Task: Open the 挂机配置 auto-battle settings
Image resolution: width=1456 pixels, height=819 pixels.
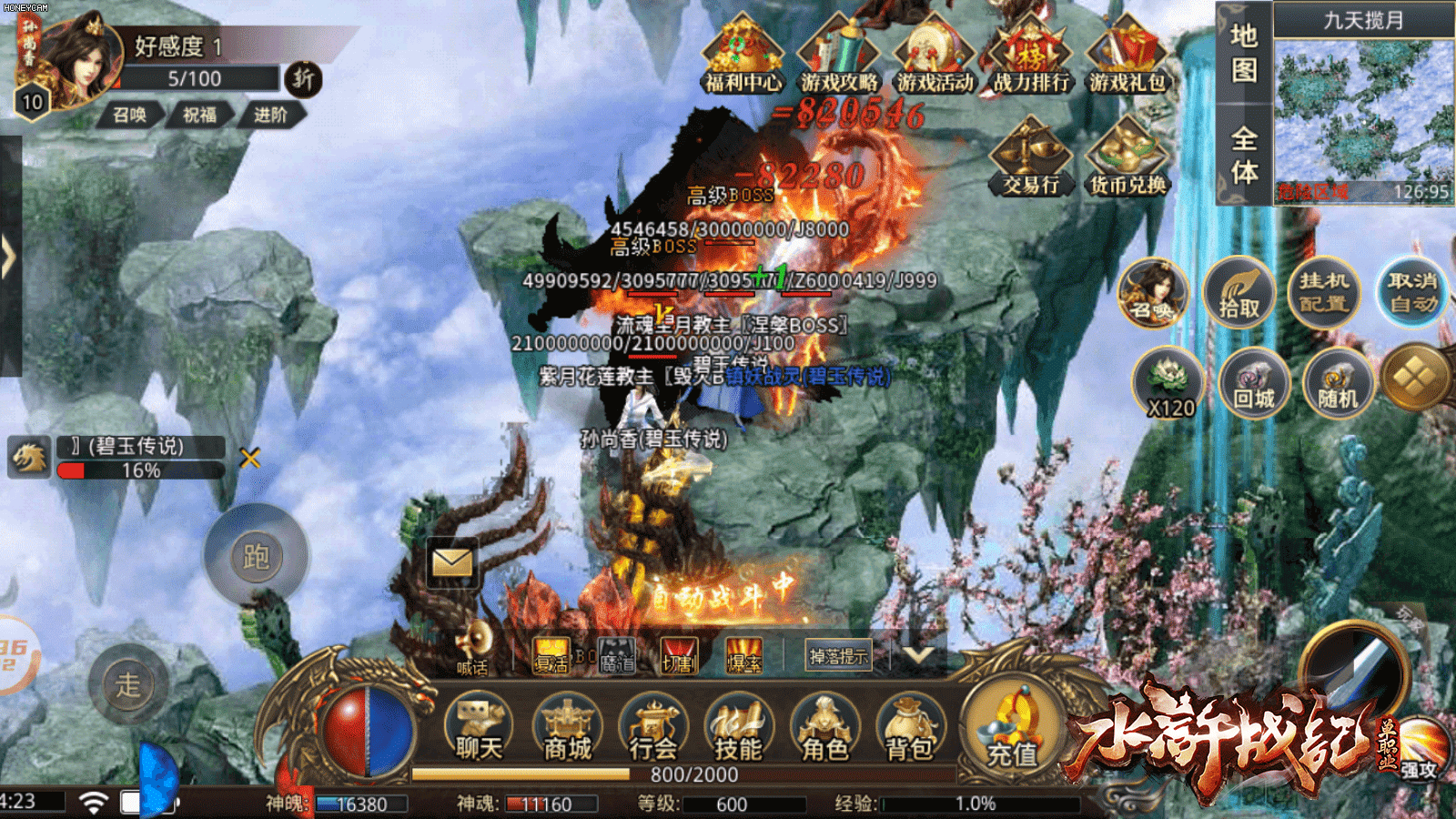Action: (x=1324, y=291)
